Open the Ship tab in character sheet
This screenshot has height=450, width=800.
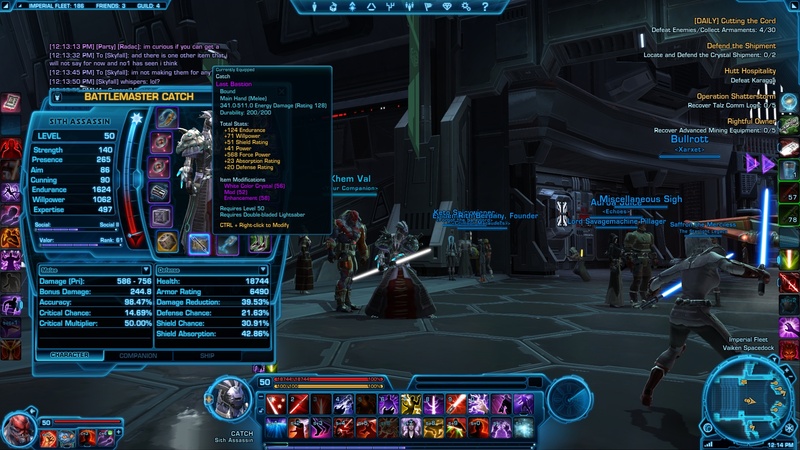click(x=207, y=355)
